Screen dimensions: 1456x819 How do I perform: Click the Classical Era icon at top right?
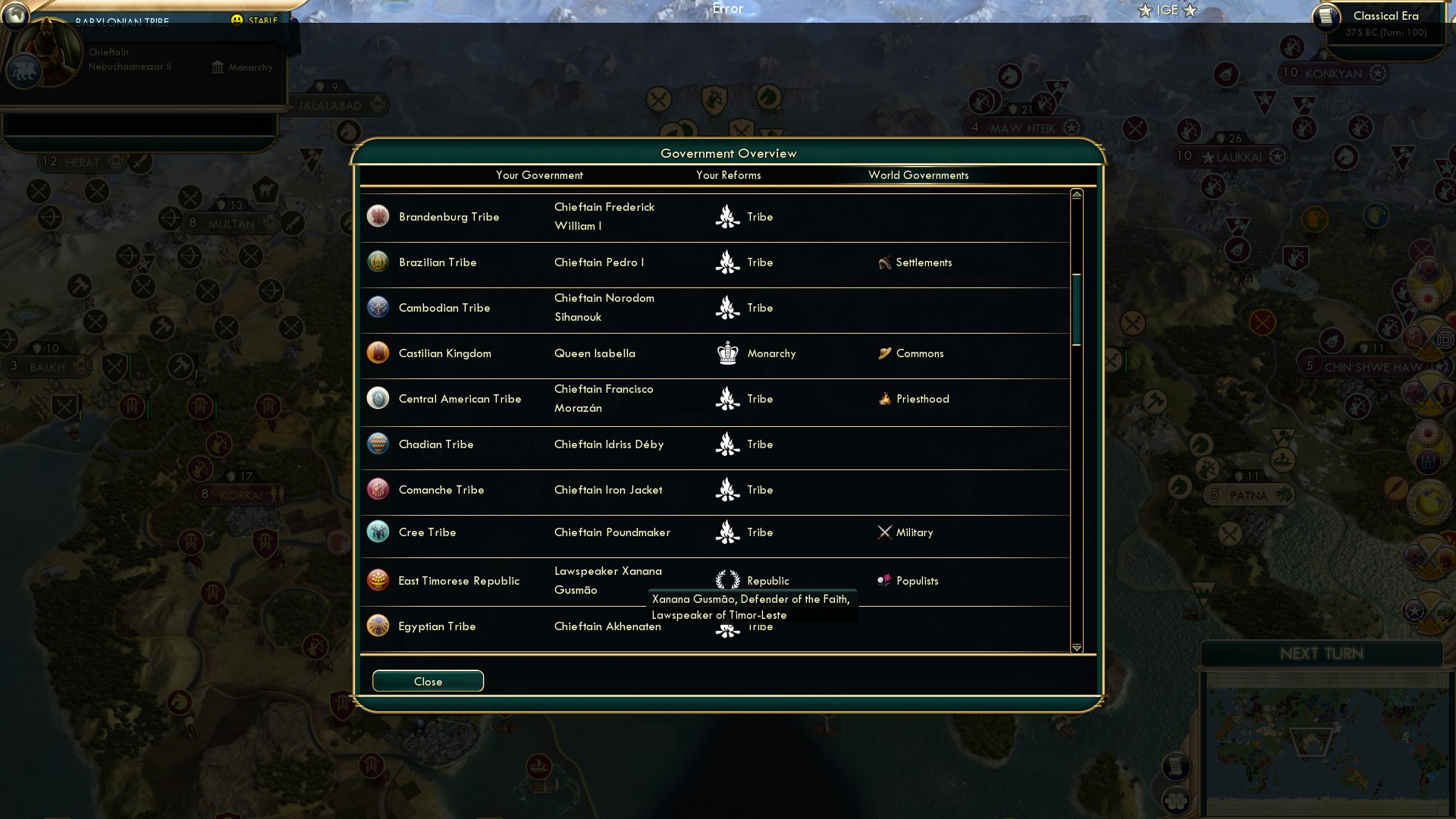[1328, 19]
